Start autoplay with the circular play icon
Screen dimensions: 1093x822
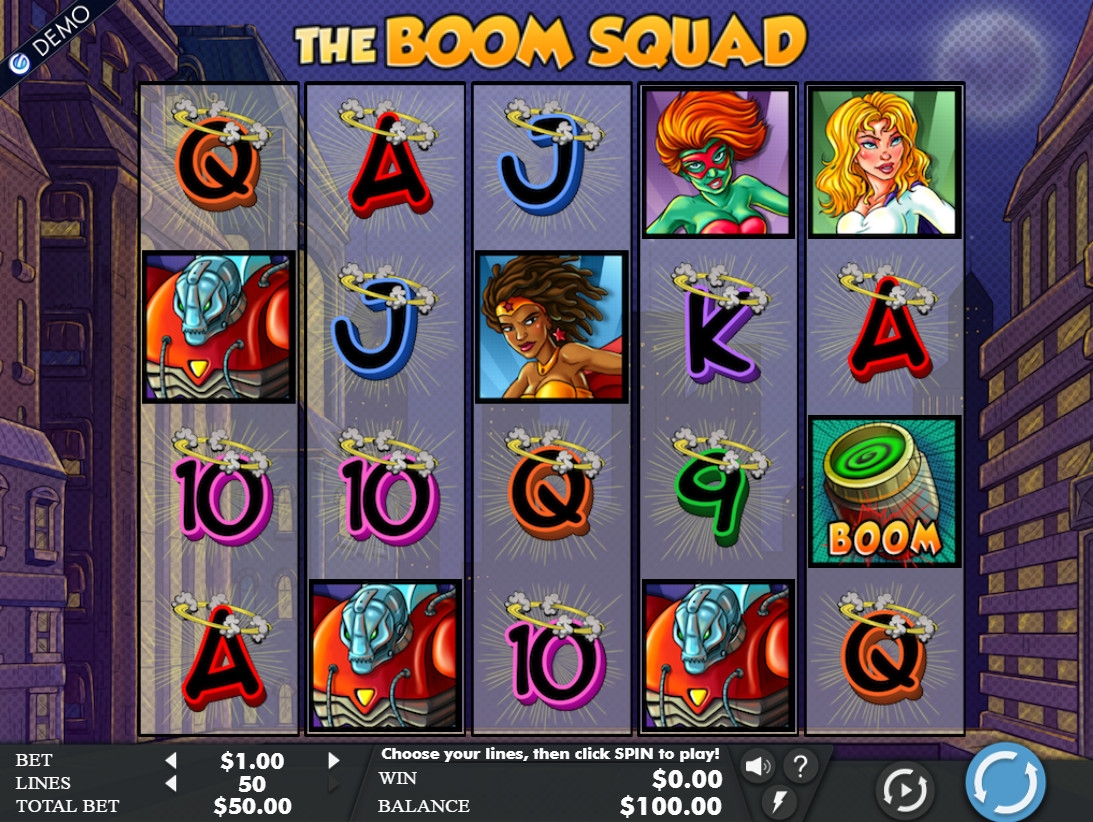(904, 791)
